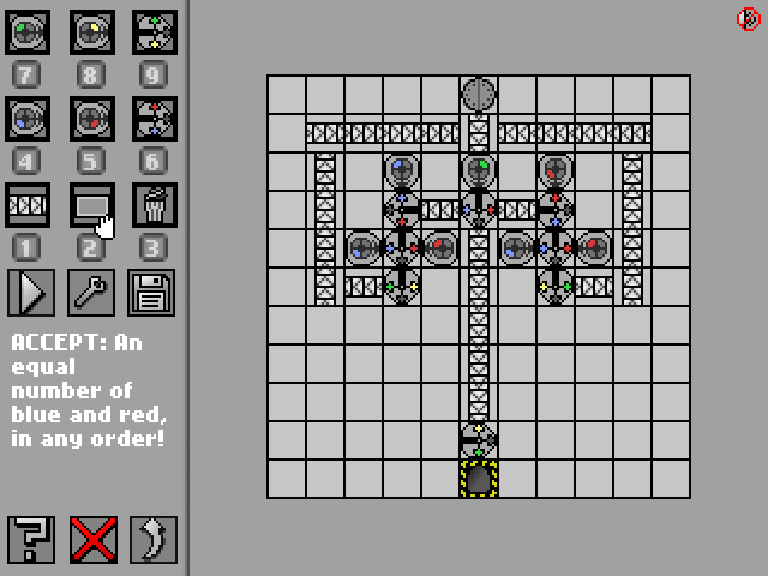Screen dimensions: 768x577
Task: Toggle the muted sound icon
Action: [x=749, y=18]
